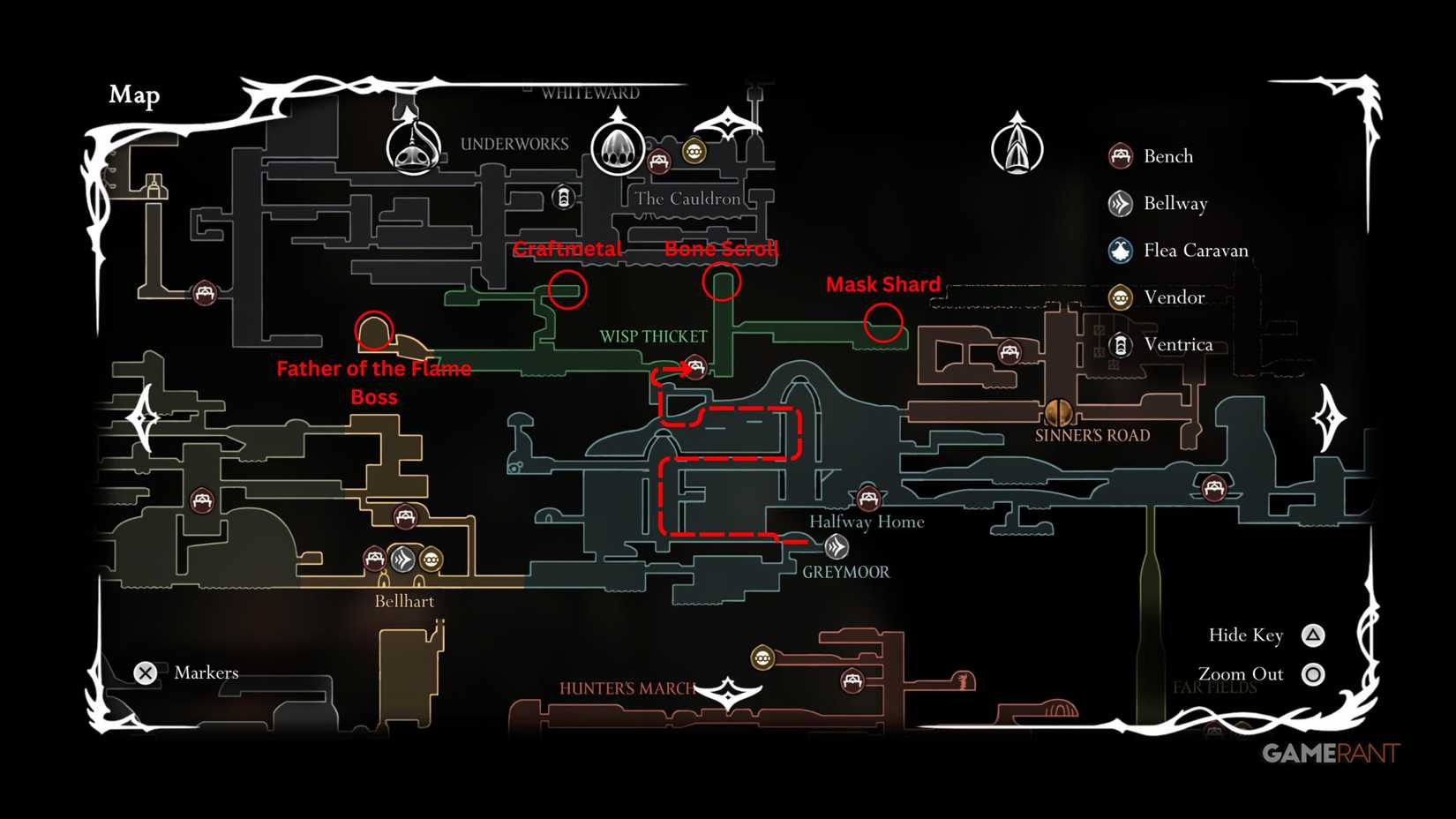Select the vendor coin icon in Bellhart
1456x819 pixels.
coord(431,559)
